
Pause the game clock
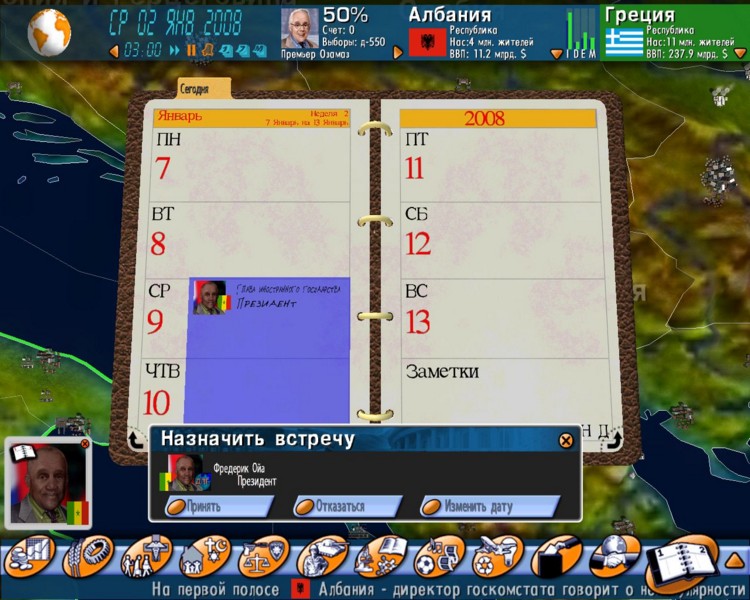coord(191,50)
